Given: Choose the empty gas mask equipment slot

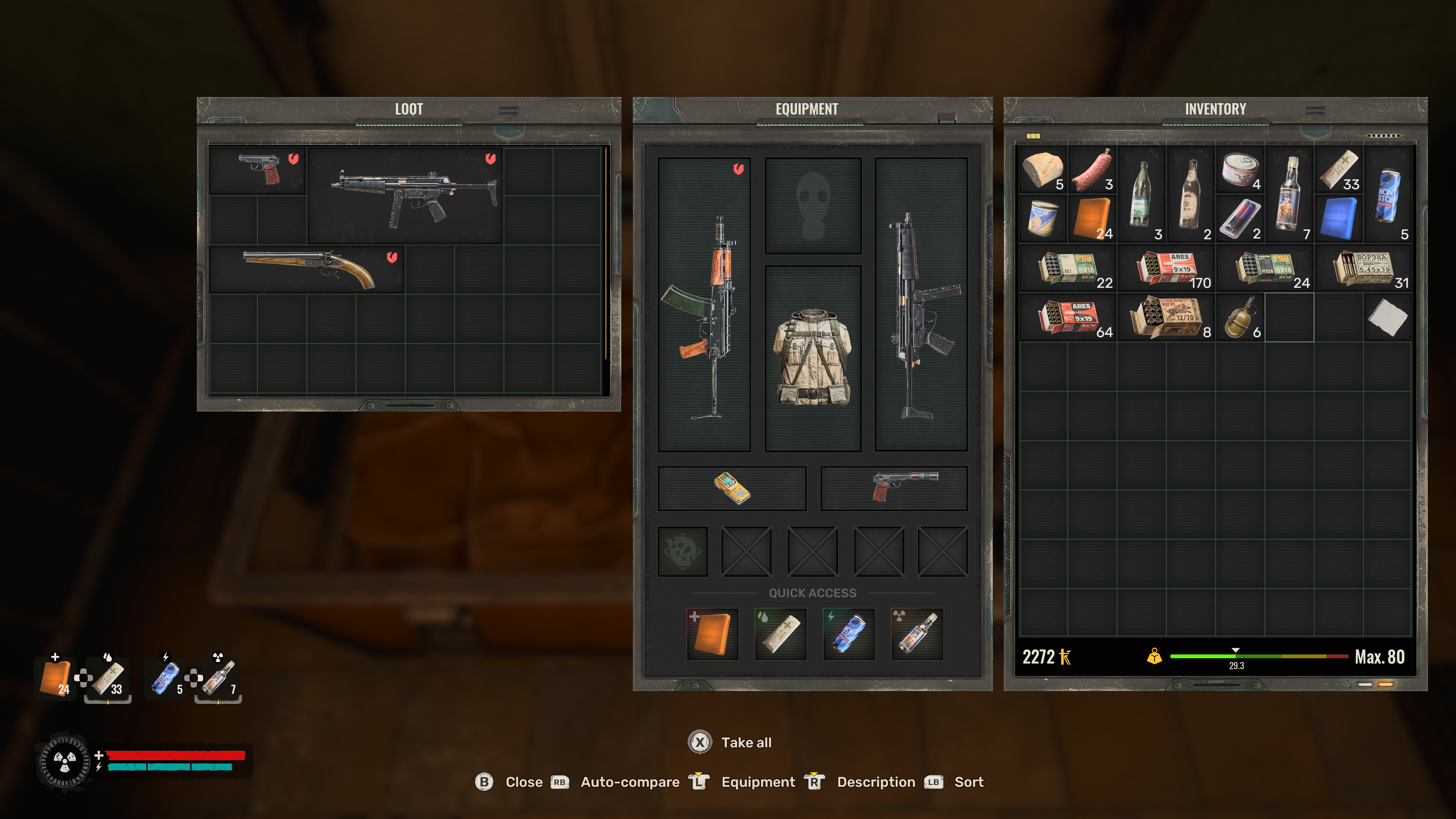Looking at the screenshot, I should click(x=812, y=205).
